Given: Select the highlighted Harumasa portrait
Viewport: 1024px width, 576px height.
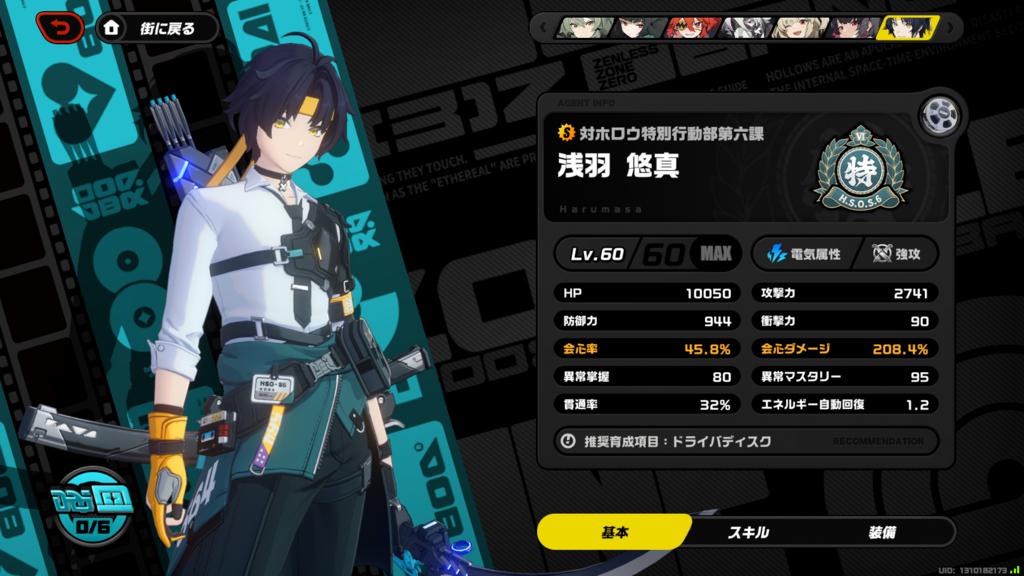Looking at the screenshot, I should tap(905, 27).
